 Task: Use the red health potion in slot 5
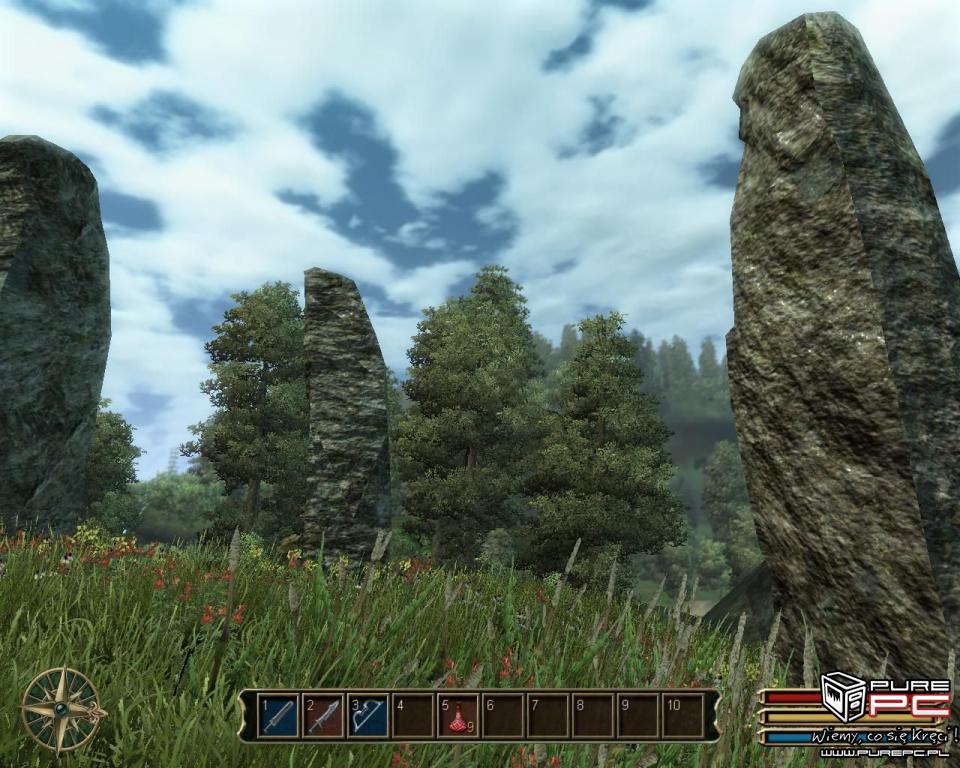pos(457,716)
